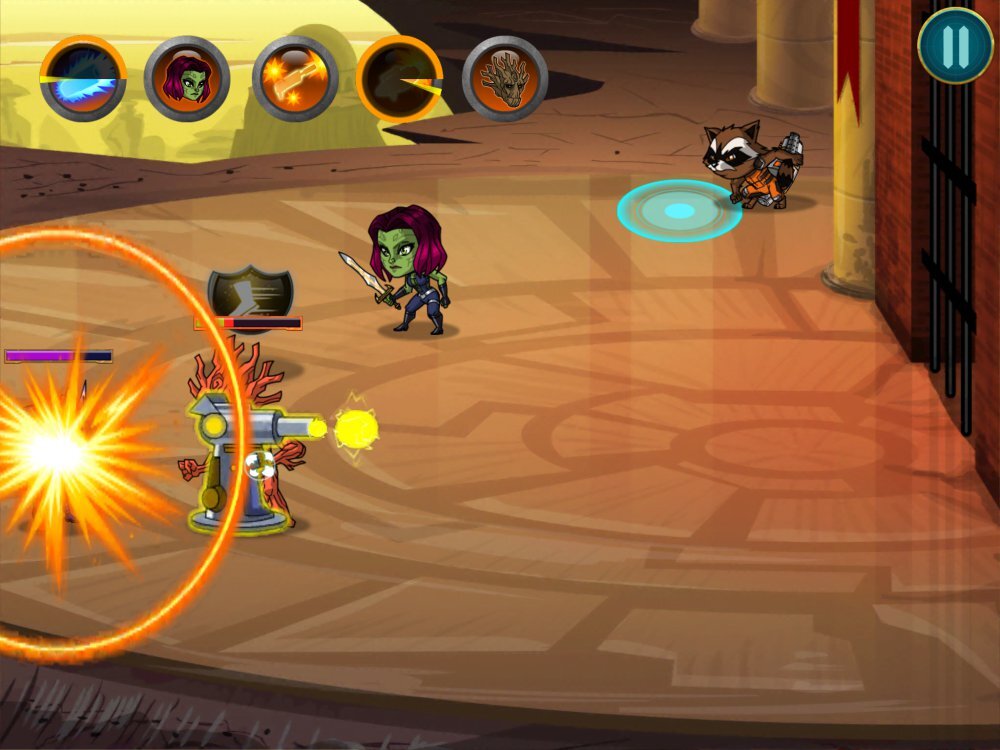Select the Groot portrait icon
This screenshot has width=1000, height=750.
click(x=505, y=79)
